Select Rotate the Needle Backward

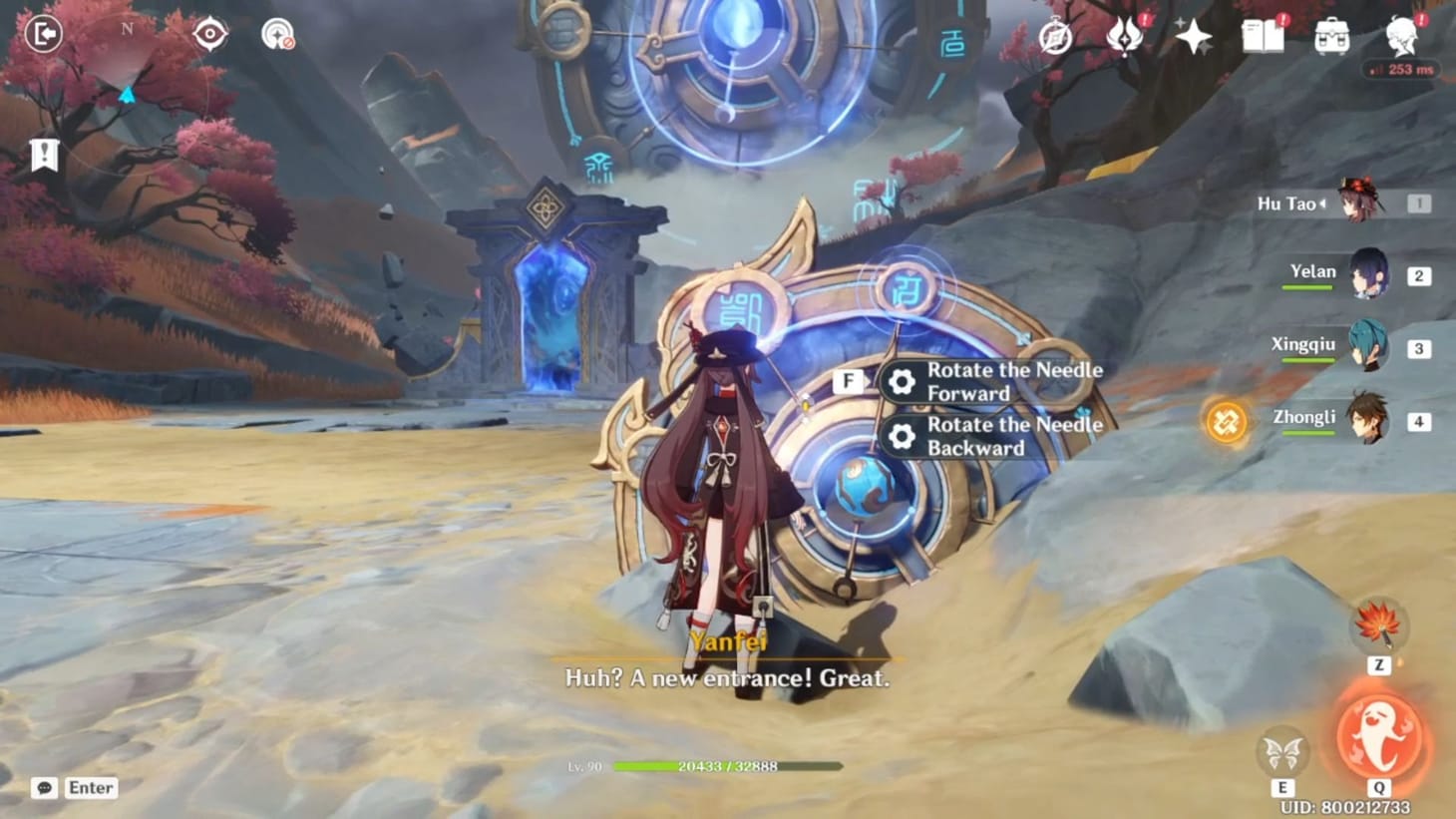point(995,437)
